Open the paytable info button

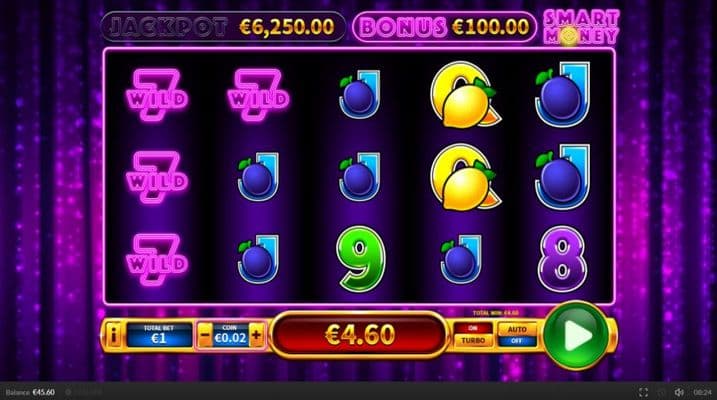point(115,335)
